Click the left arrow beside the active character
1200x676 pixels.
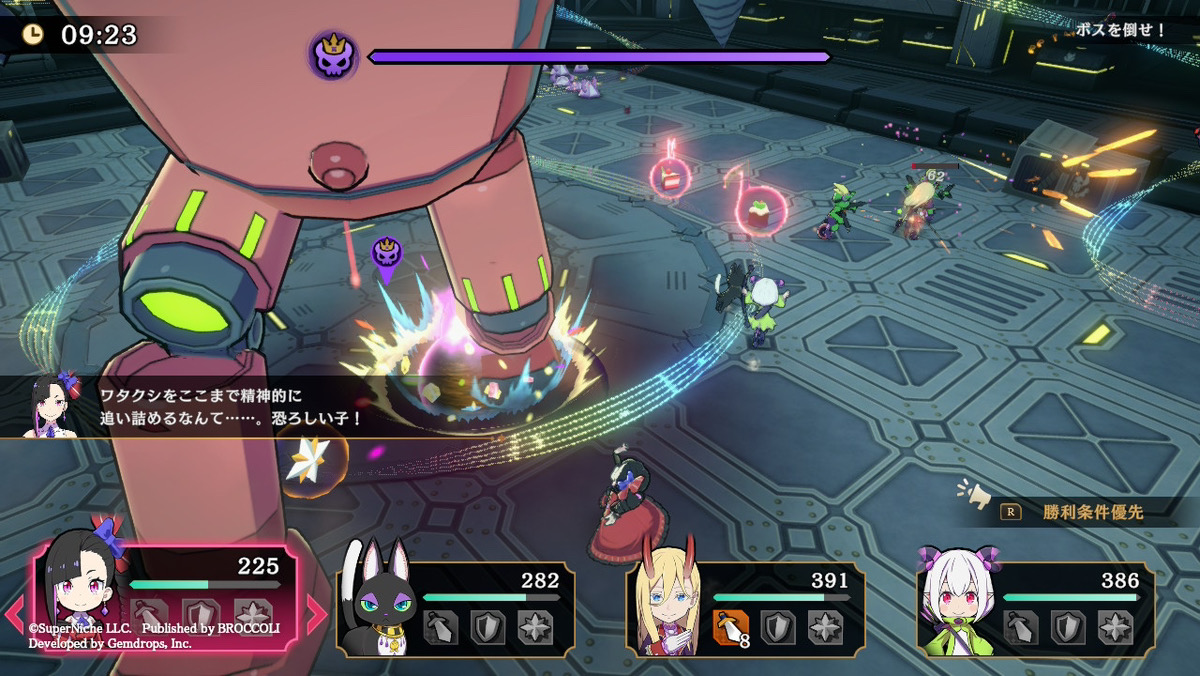[14, 614]
